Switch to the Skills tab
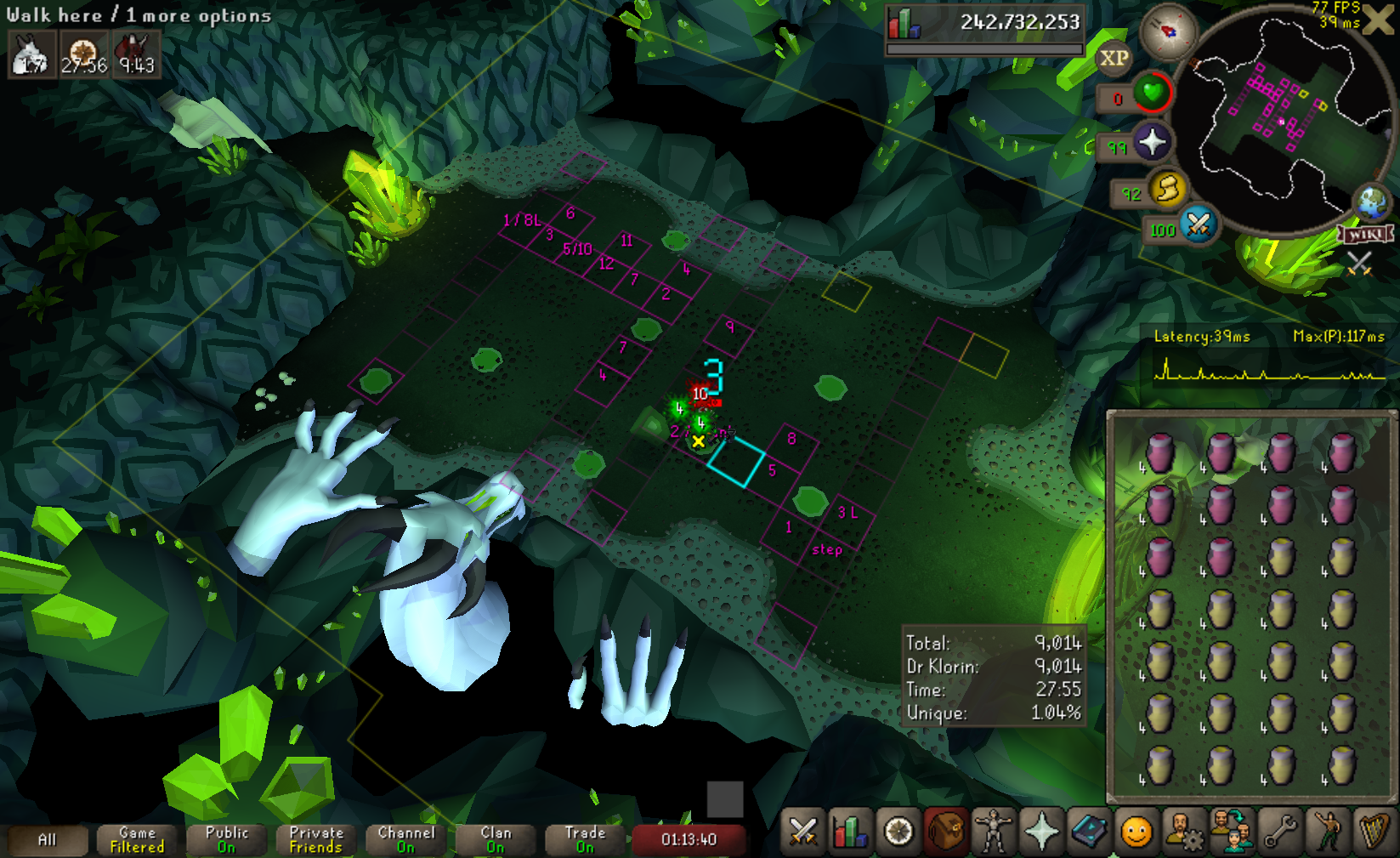The height and width of the screenshot is (858, 1400). click(x=850, y=831)
